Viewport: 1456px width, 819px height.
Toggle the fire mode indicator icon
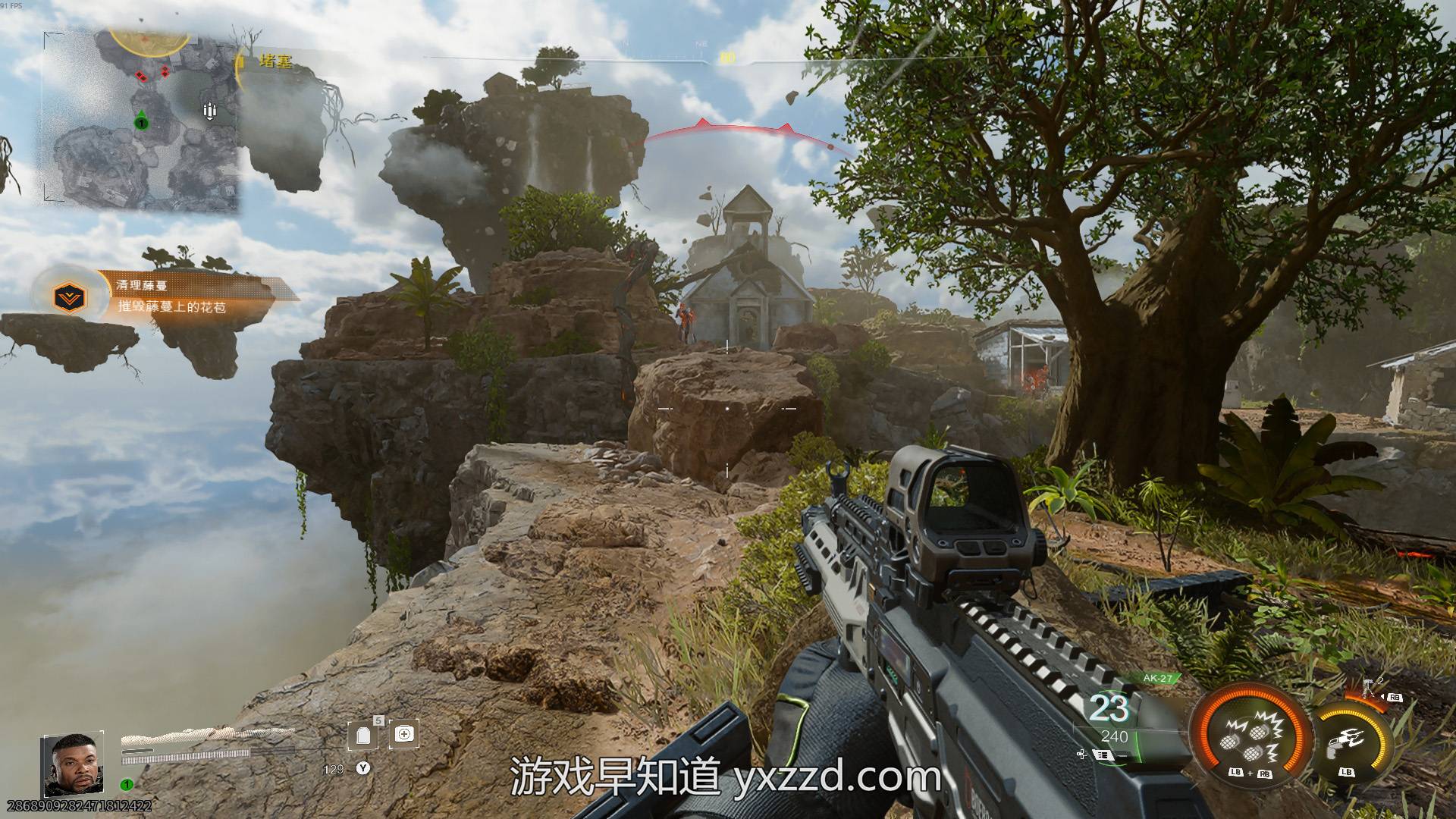[x=1102, y=756]
